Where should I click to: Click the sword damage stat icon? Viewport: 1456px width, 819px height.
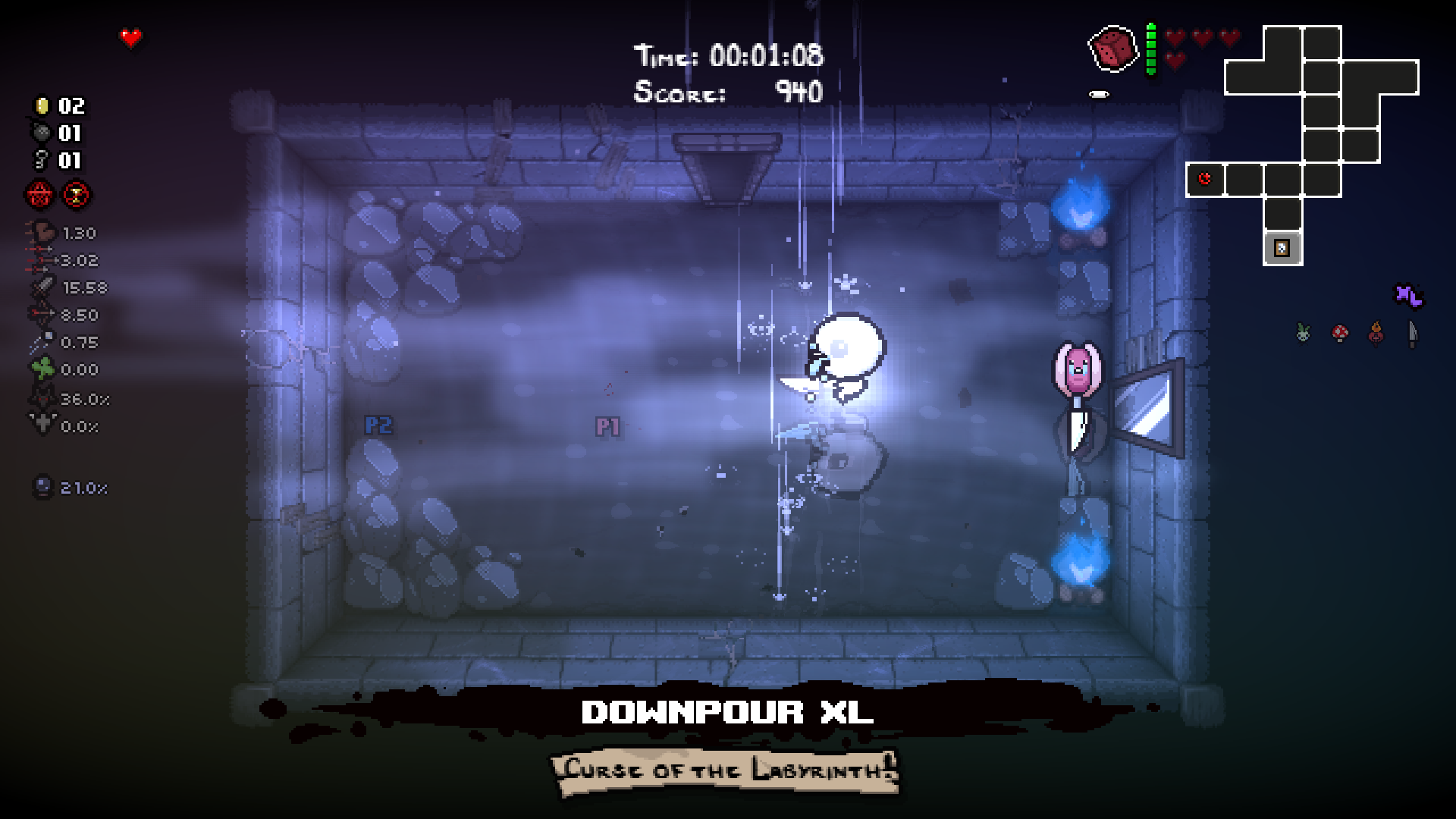[x=43, y=287]
